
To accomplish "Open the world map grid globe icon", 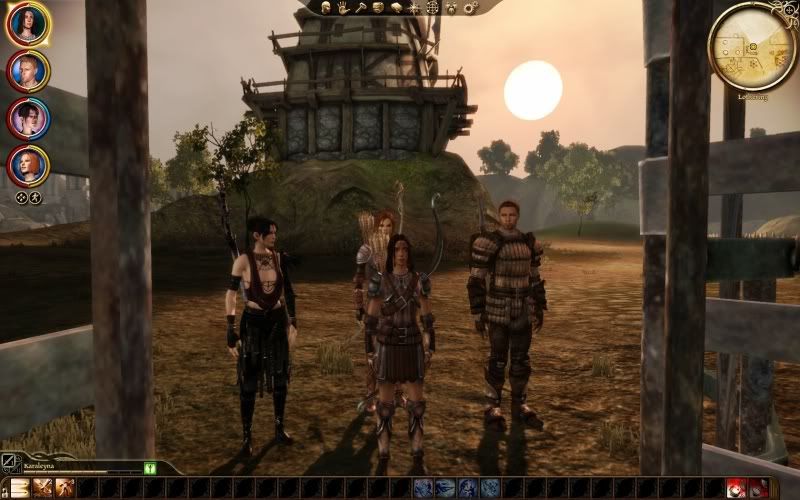I will pos(432,7).
